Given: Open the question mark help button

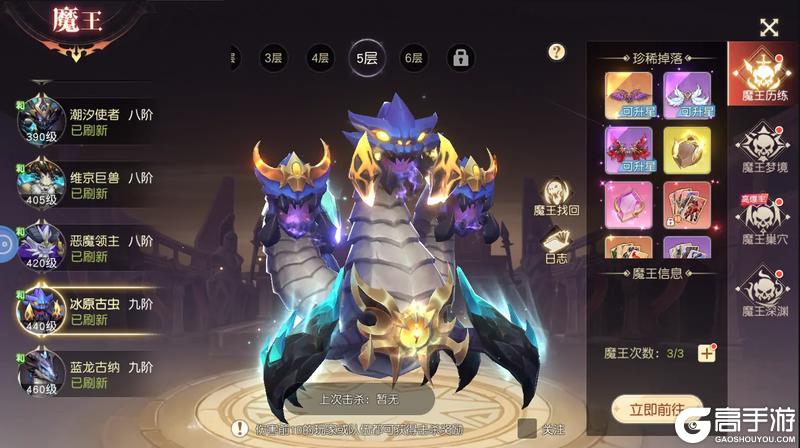Looking at the screenshot, I should point(557,52).
